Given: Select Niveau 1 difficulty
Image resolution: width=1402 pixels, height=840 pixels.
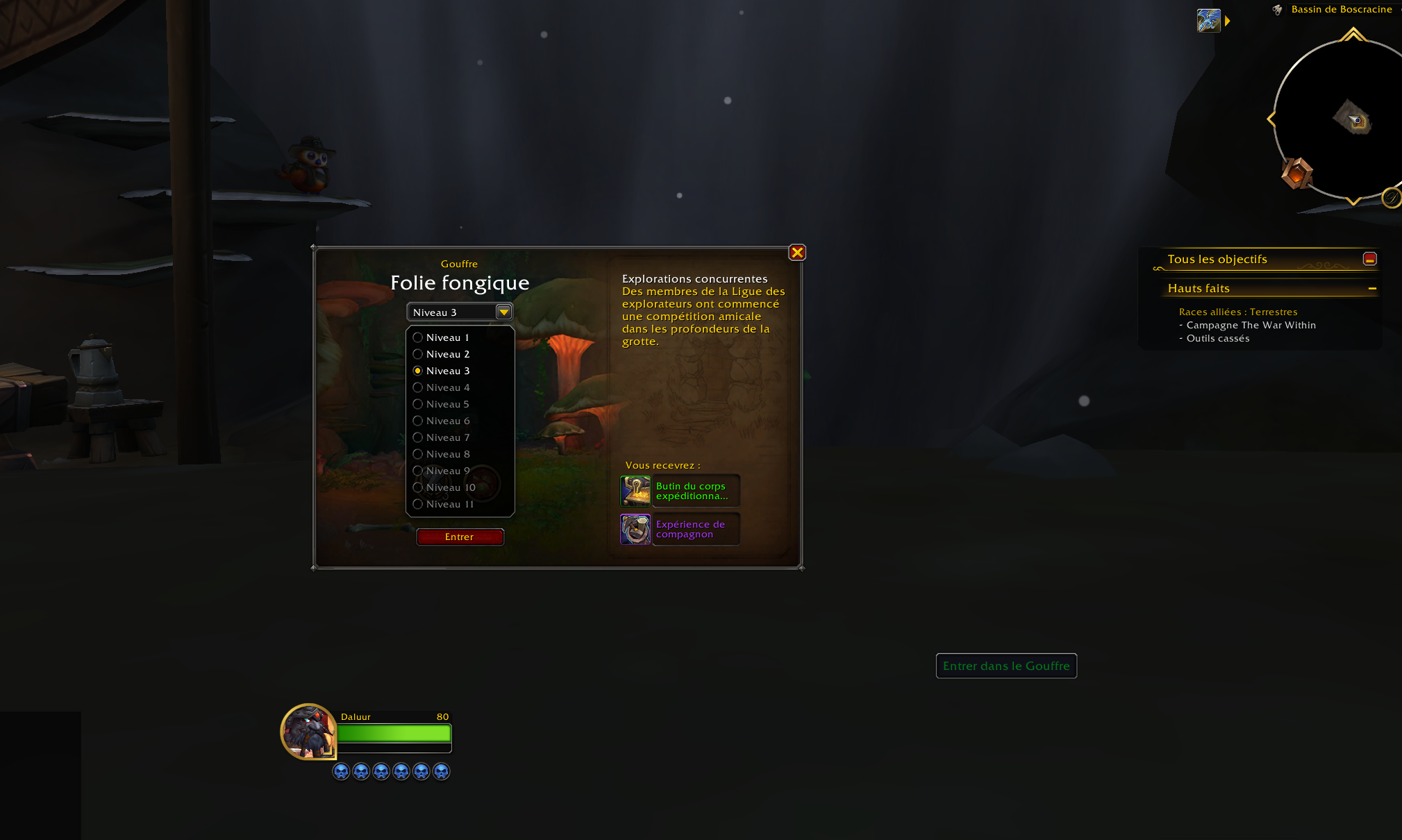Looking at the screenshot, I should point(418,337).
